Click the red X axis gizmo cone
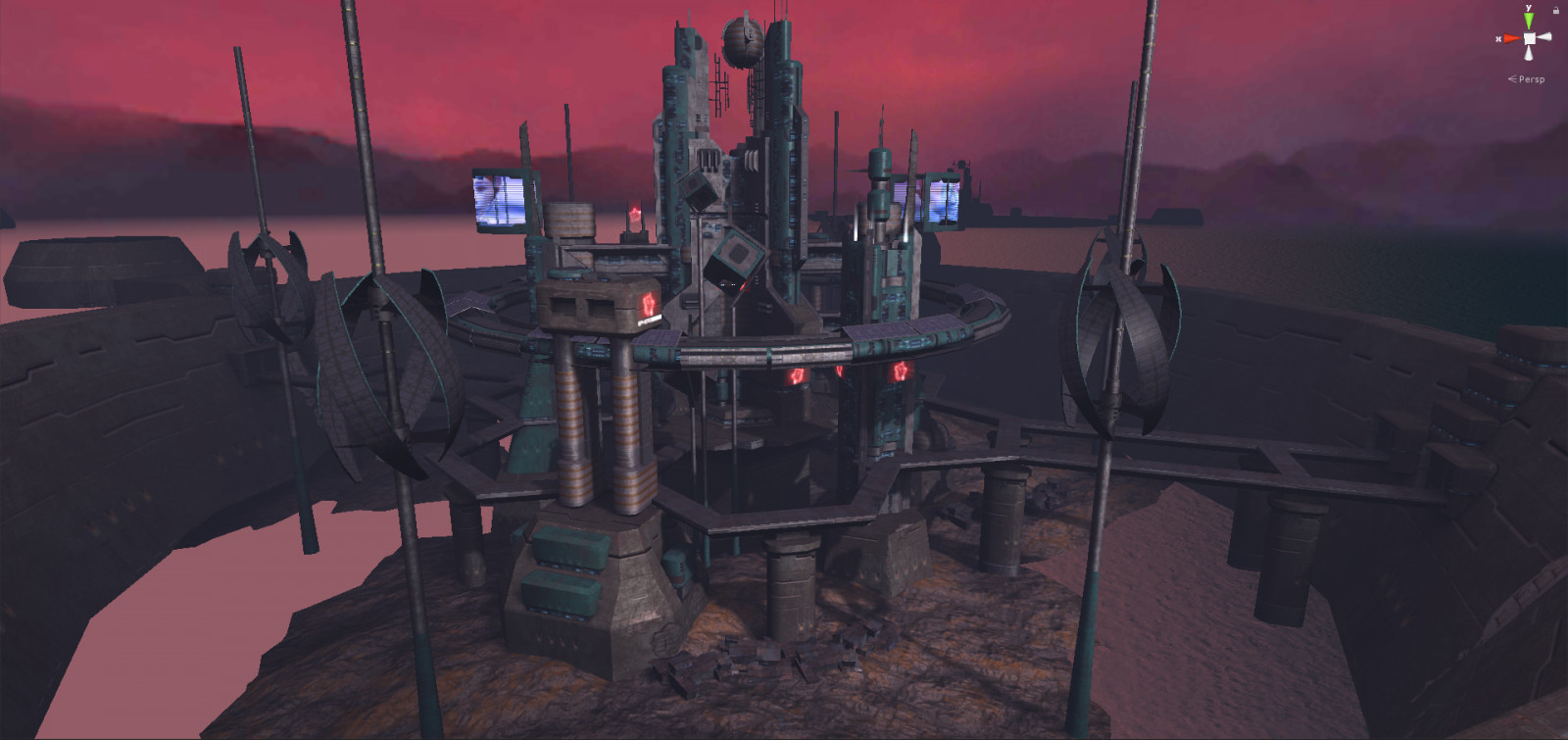Image resolution: width=1568 pixels, height=740 pixels. [x=1511, y=38]
